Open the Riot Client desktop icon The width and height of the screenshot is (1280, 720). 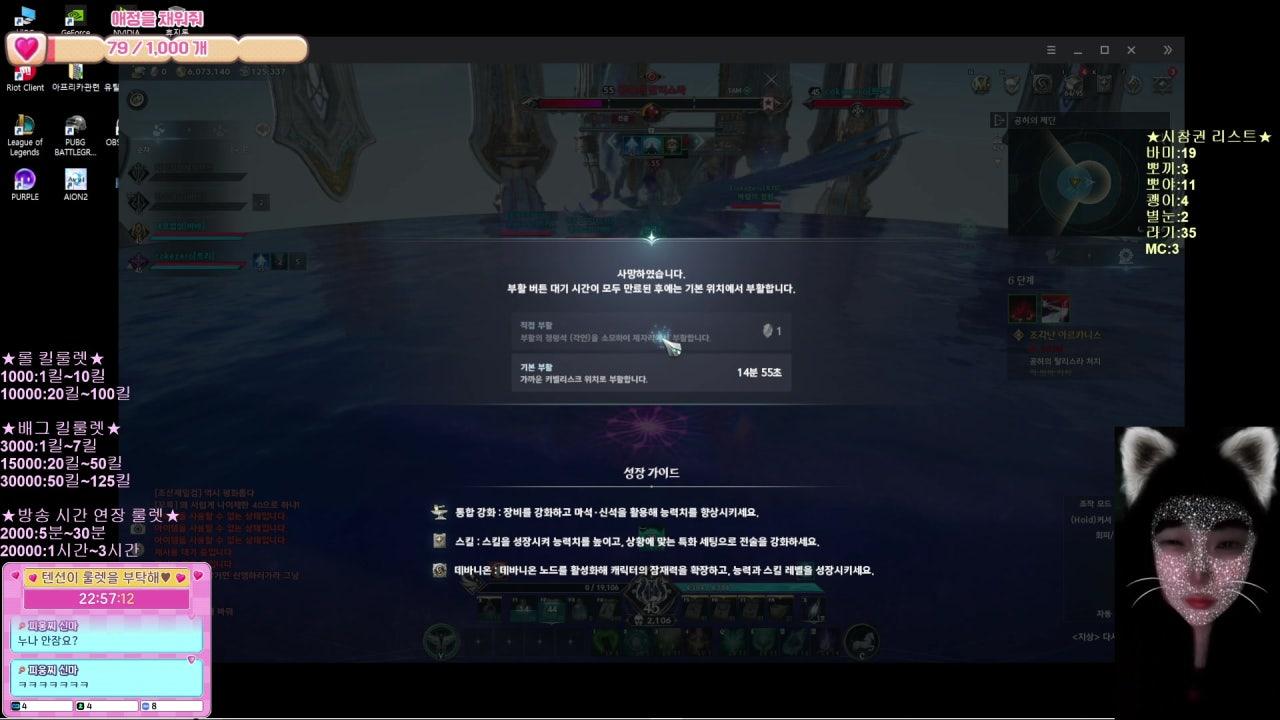tap(23, 72)
